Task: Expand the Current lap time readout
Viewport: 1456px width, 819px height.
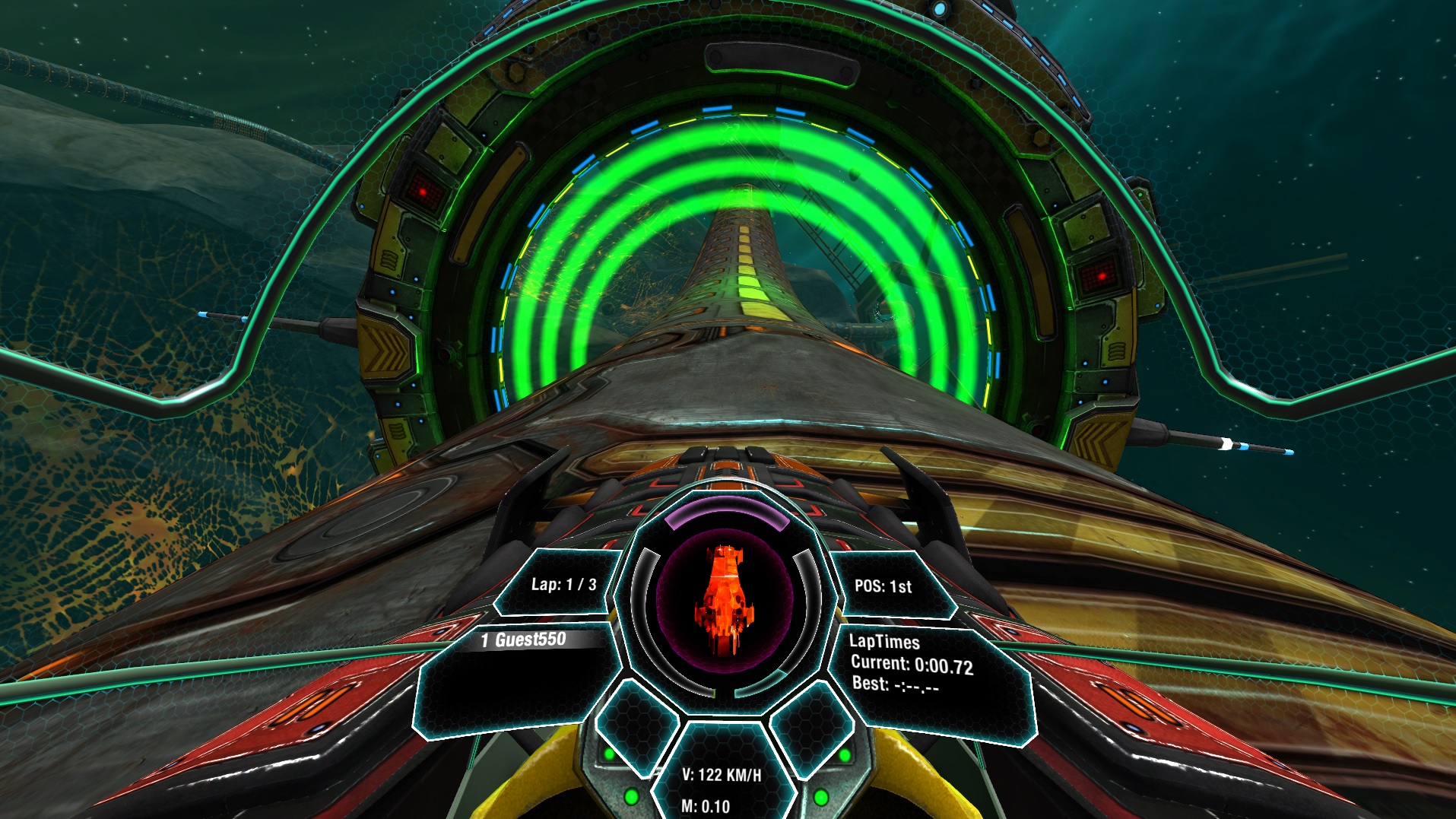Action: click(912, 664)
